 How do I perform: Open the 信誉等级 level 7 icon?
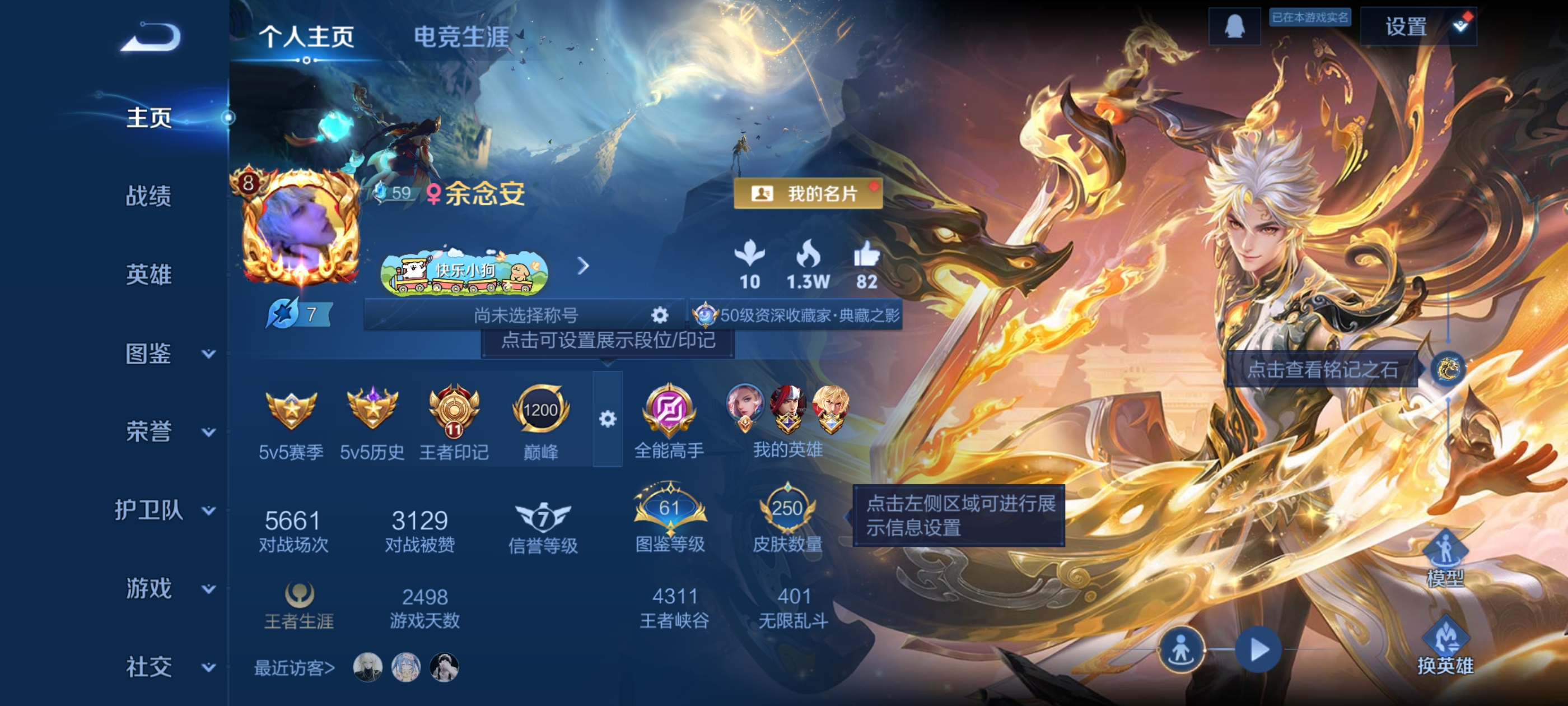(543, 517)
